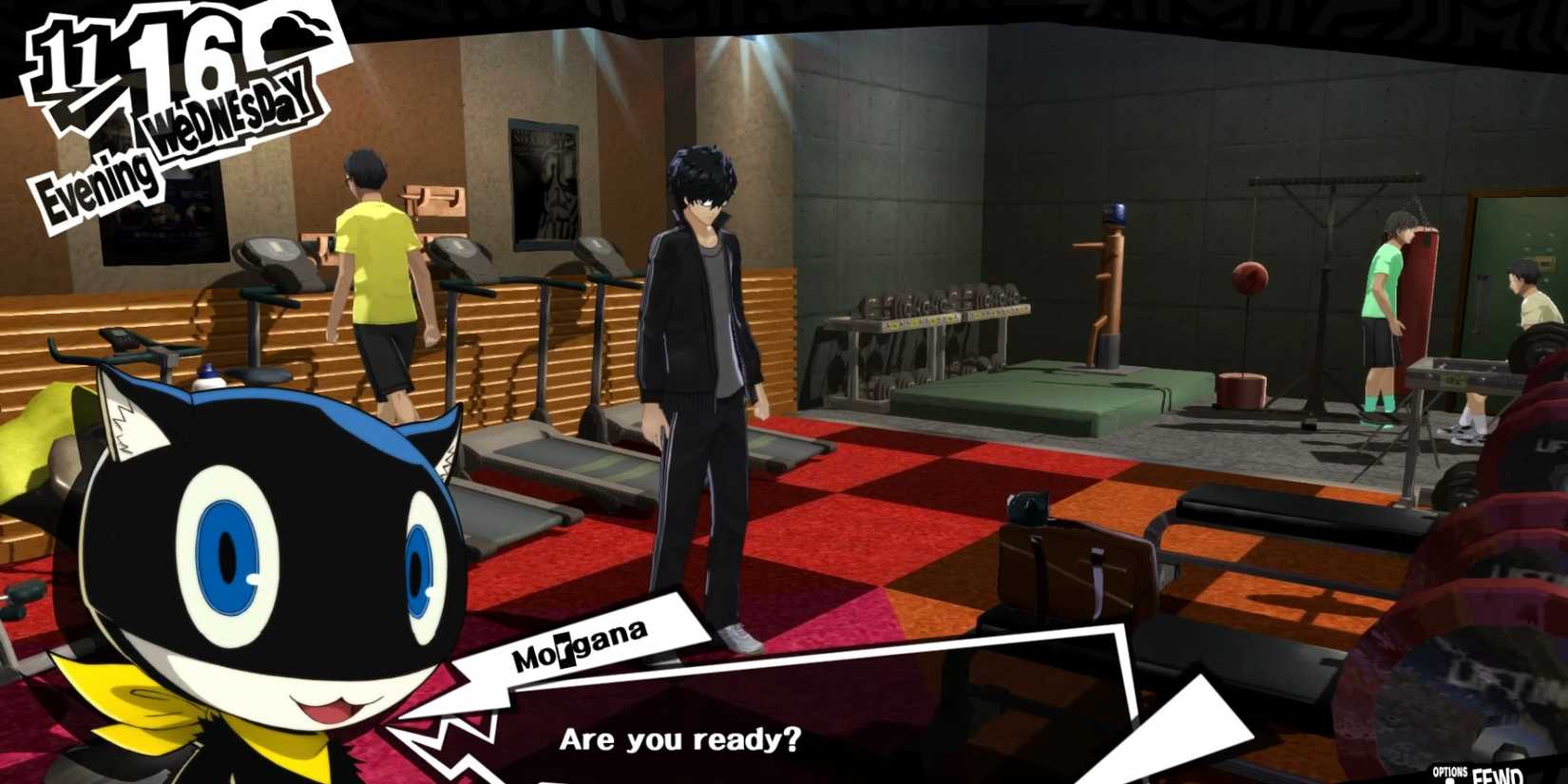1568x784 pixels.
Task: Toggle fast-forward with the FFWD prompt
Action: pos(1500,774)
